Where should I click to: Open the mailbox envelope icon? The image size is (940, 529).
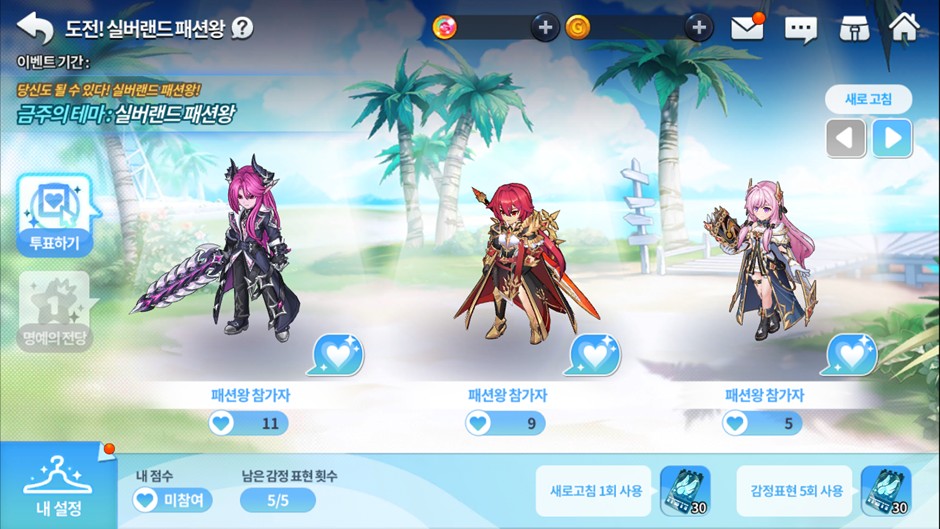point(748,28)
